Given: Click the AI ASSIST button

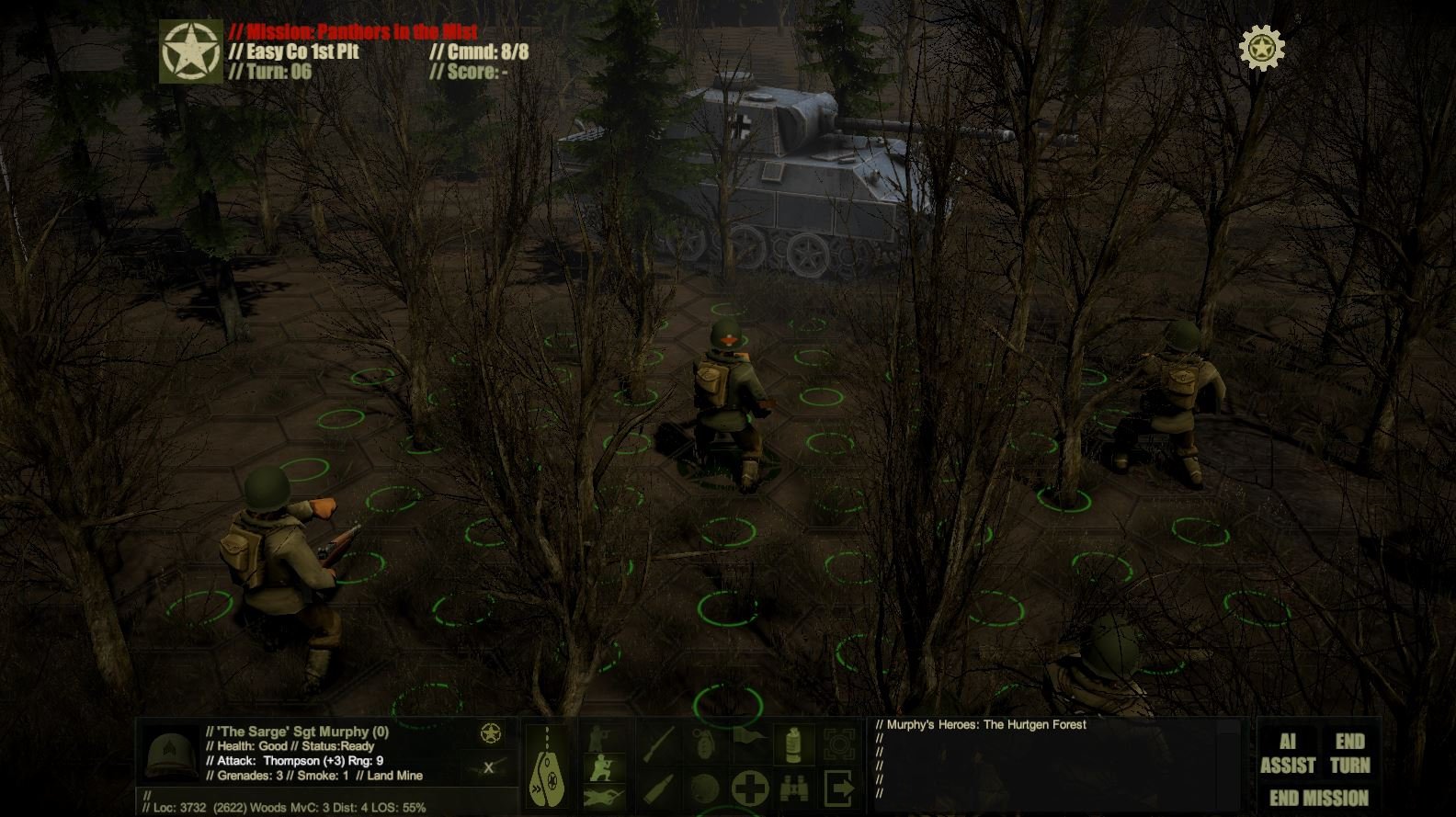Looking at the screenshot, I should coord(1287,752).
